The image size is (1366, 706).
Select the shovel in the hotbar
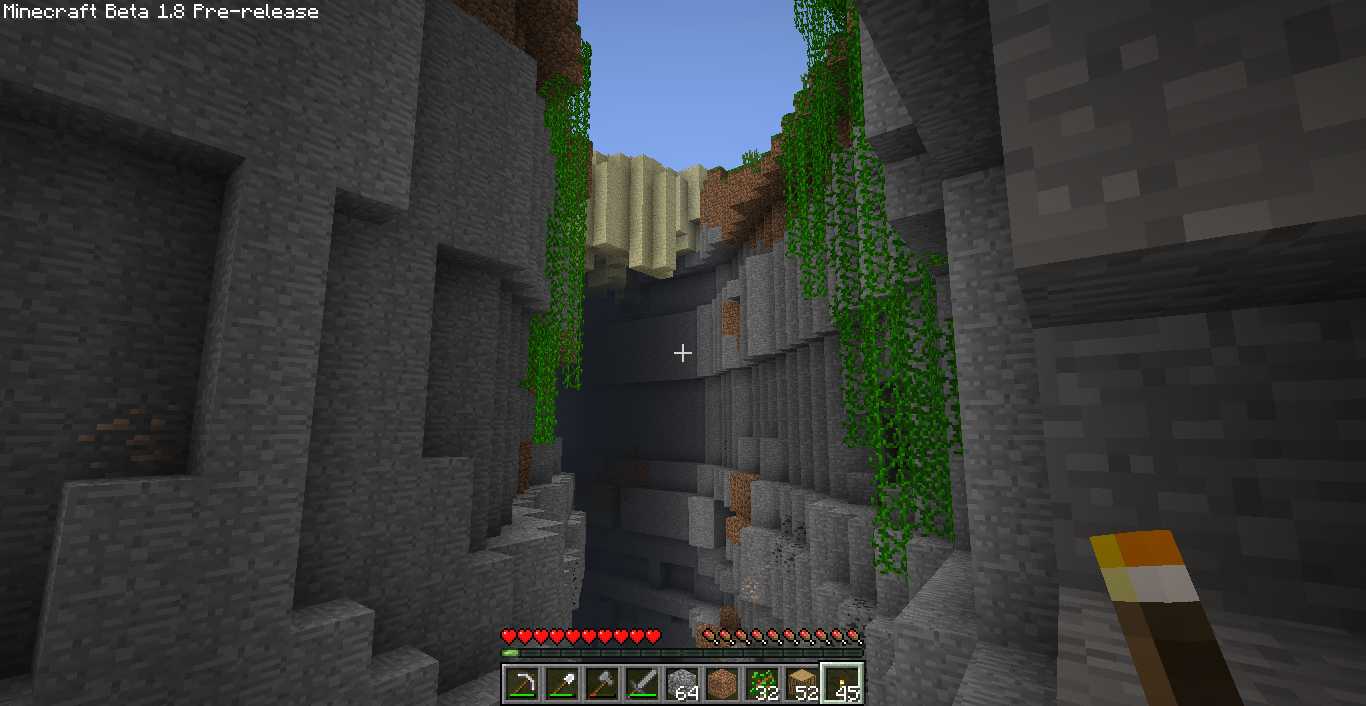point(562,683)
